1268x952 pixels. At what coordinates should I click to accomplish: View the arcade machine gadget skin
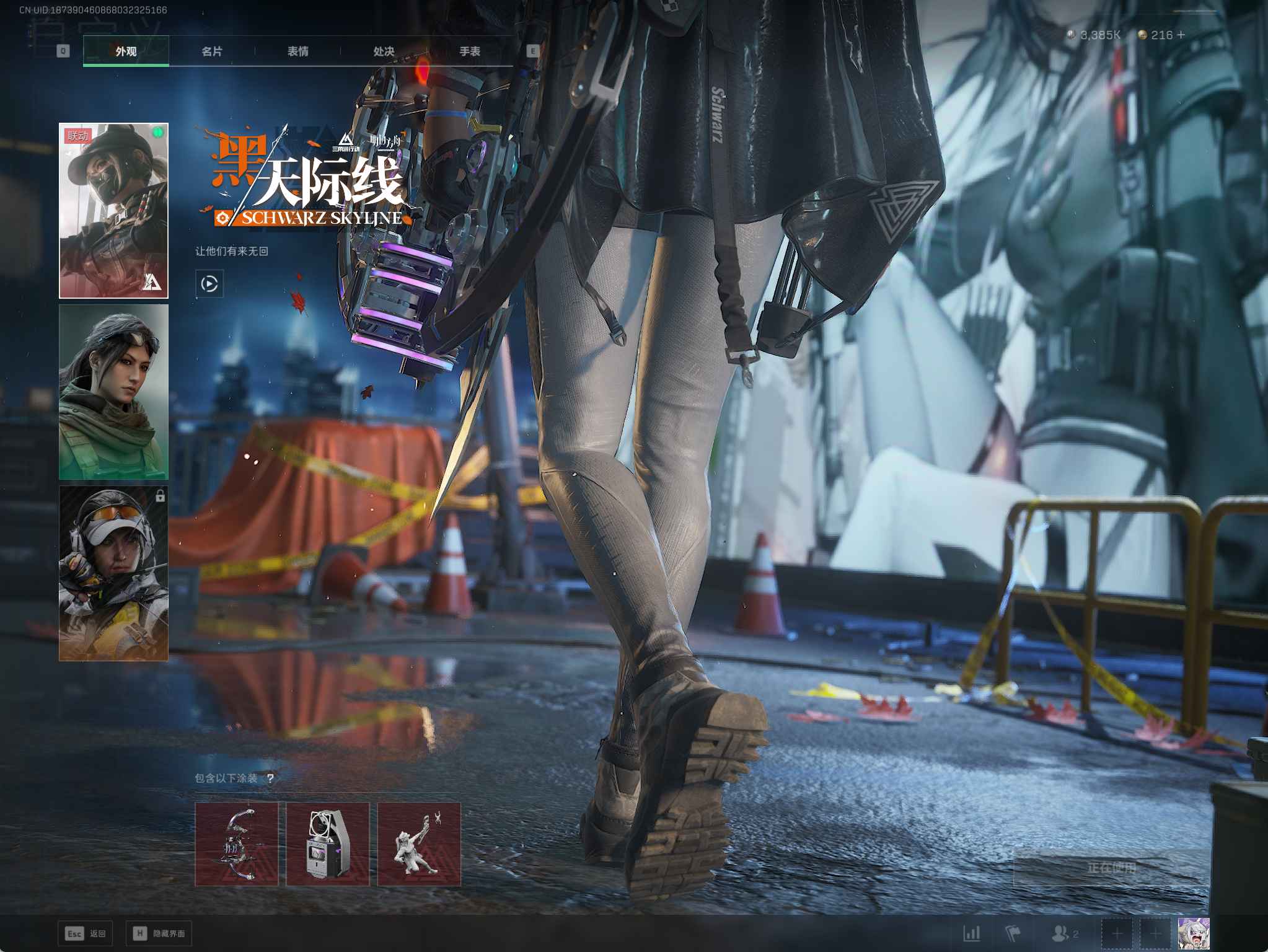click(328, 844)
